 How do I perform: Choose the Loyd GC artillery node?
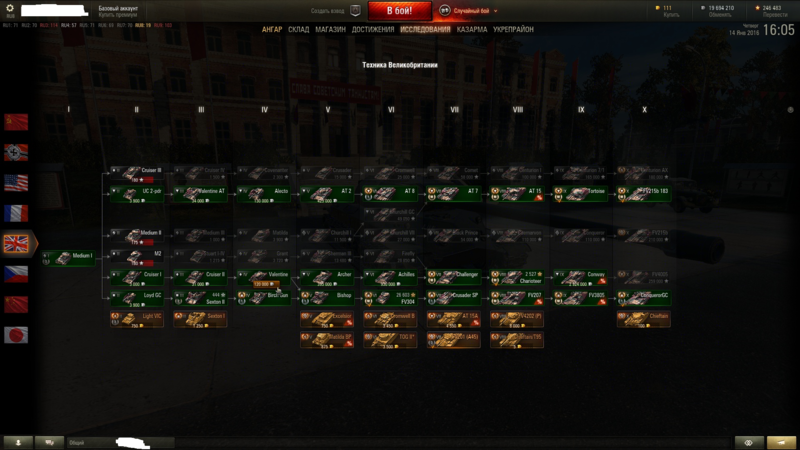point(137,298)
